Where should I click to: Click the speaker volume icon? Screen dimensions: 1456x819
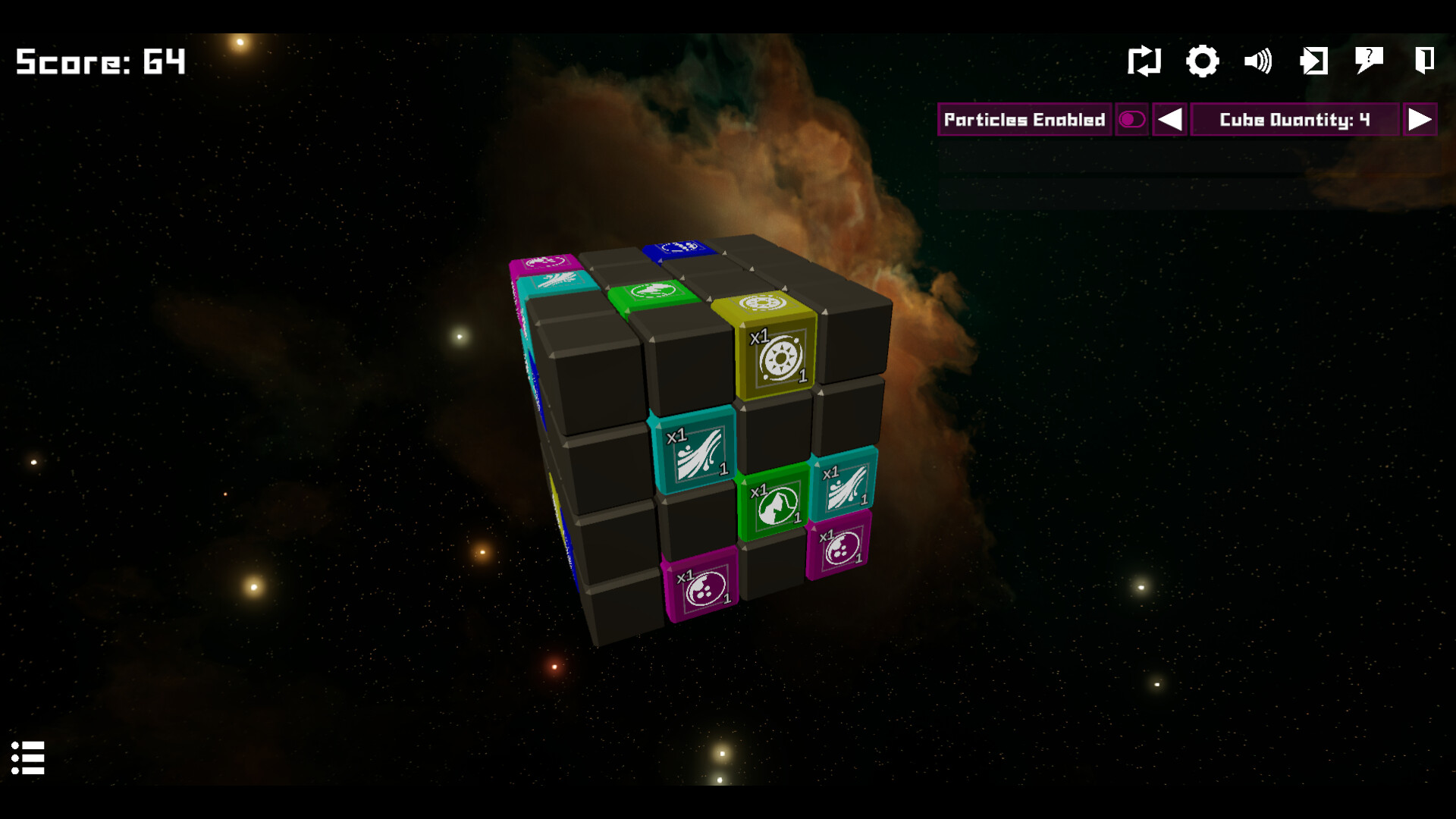point(1258,61)
